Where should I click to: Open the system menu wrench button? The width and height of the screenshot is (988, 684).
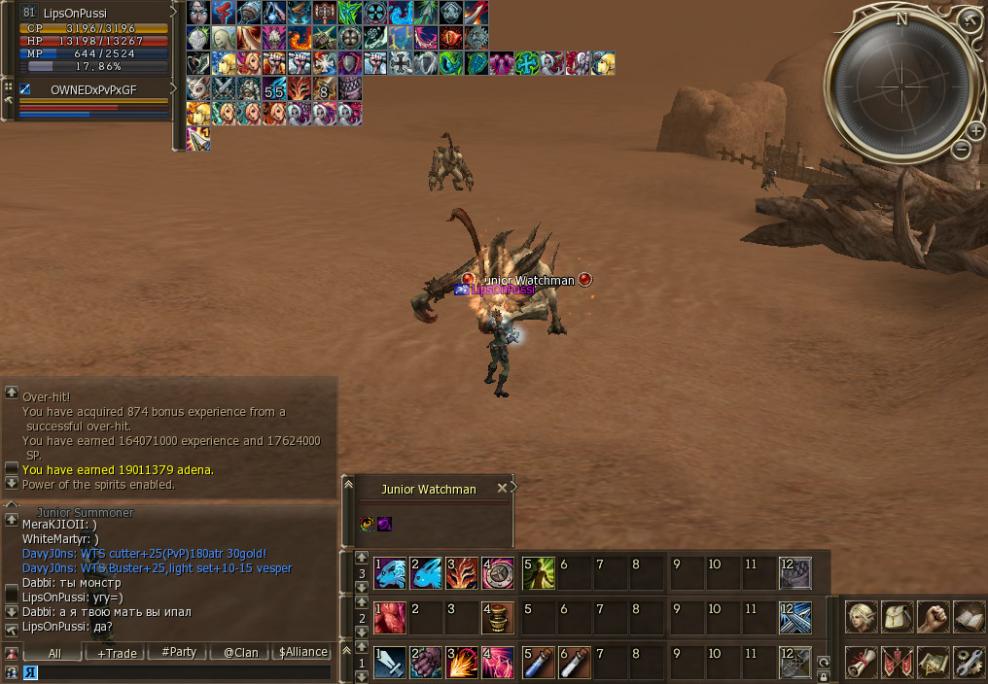(x=968, y=662)
